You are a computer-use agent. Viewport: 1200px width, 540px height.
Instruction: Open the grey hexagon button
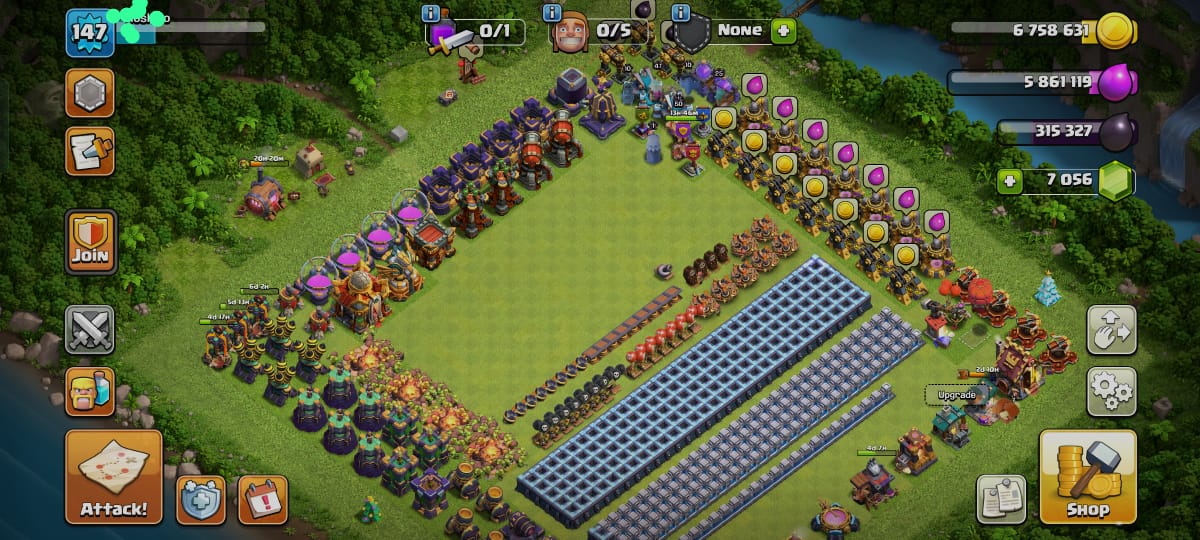tap(90, 93)
